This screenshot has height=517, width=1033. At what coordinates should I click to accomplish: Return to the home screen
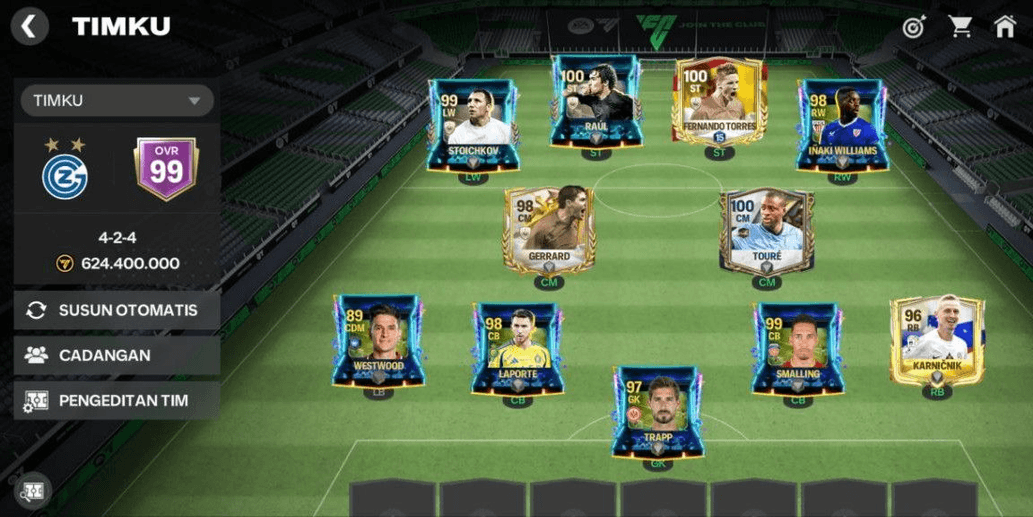tap(1005, 27)
